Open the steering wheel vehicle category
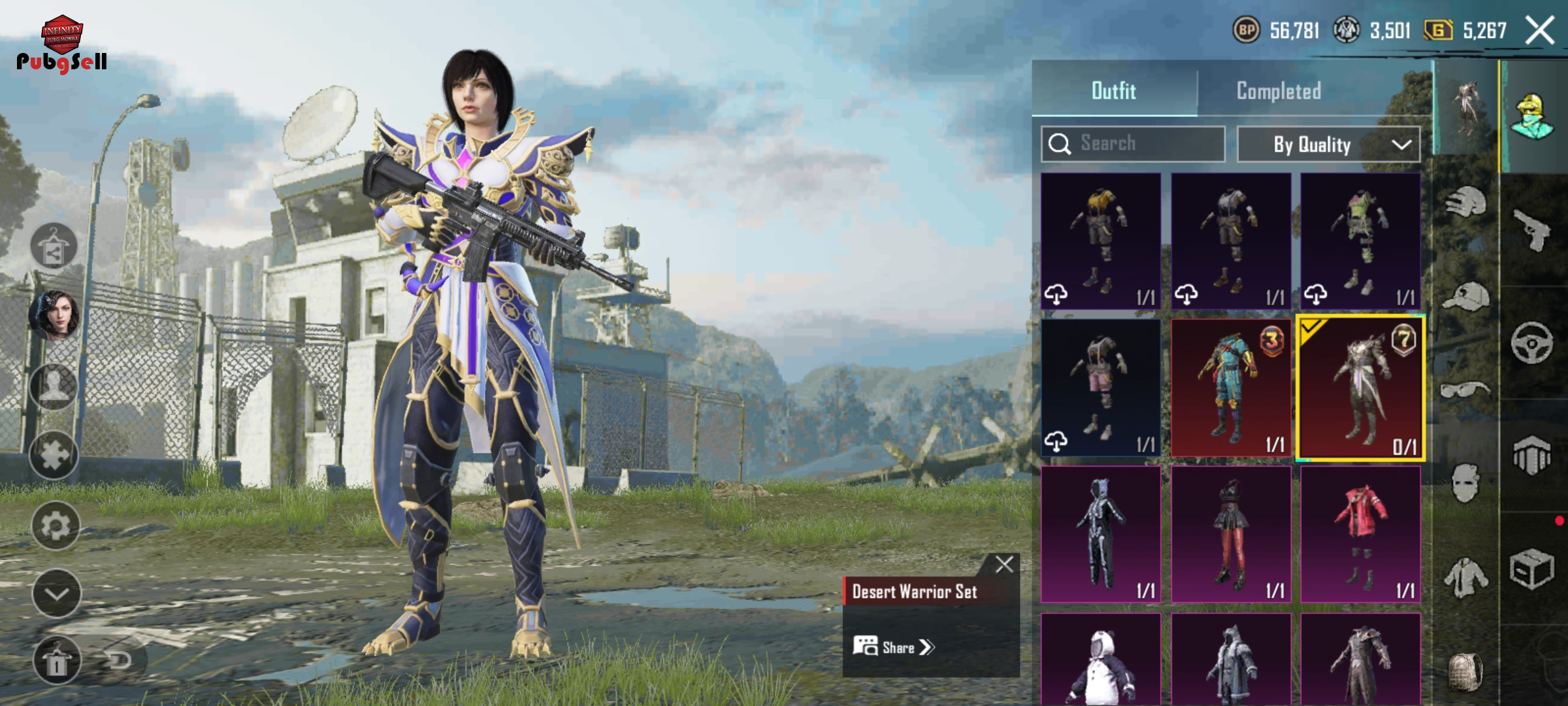 pyautogui.click(x=1531, y=343)
